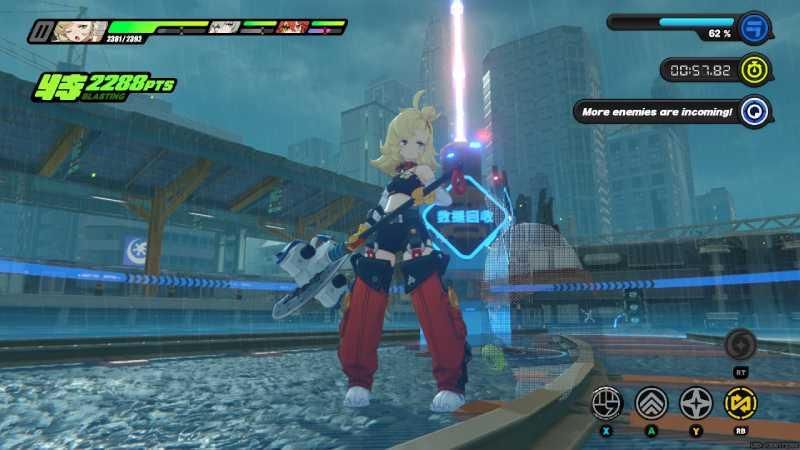
Task: Select the yellow stopwatch icon
Action: 757,69
